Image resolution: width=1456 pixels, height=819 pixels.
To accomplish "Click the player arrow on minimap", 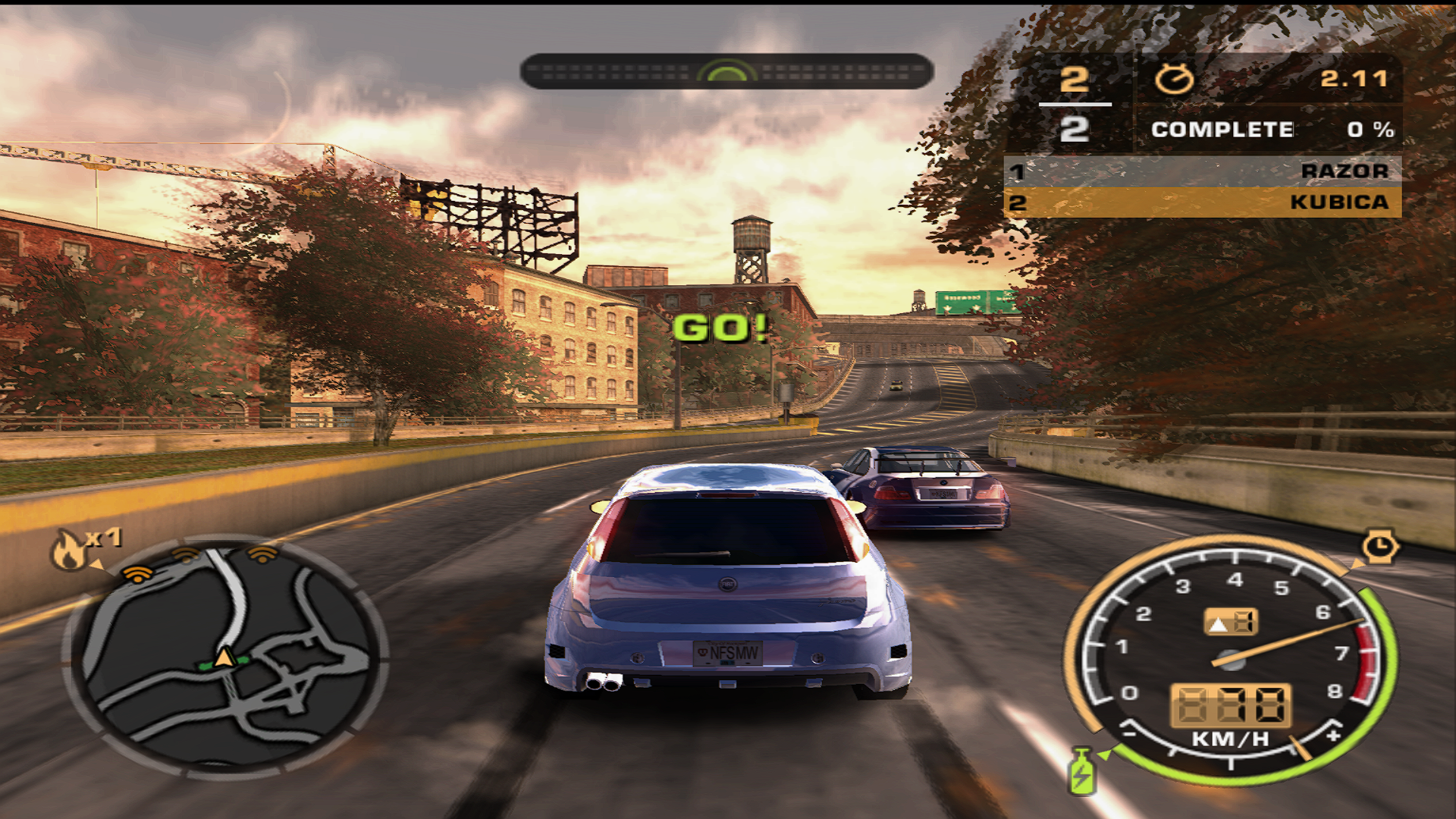I will tap(224, 657).
